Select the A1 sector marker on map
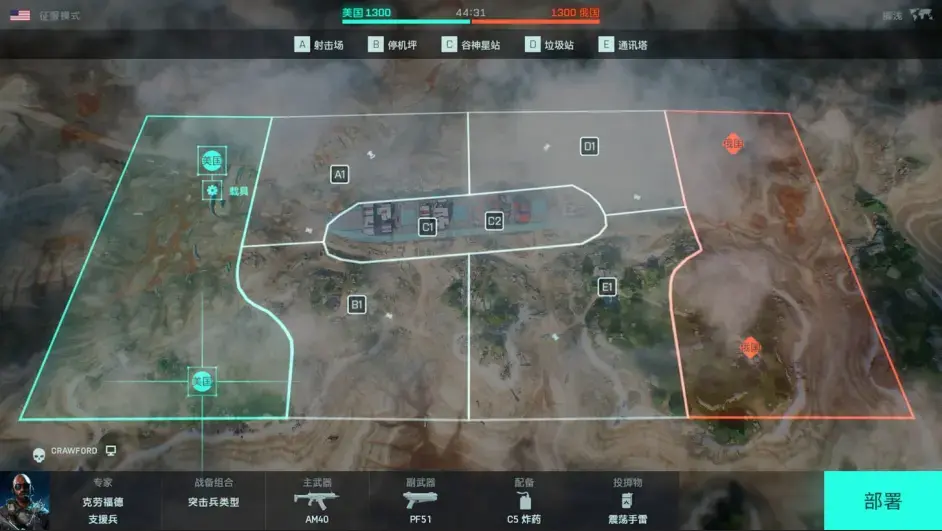The height and width of the screenshot is (531, 942). pos(340,175)
